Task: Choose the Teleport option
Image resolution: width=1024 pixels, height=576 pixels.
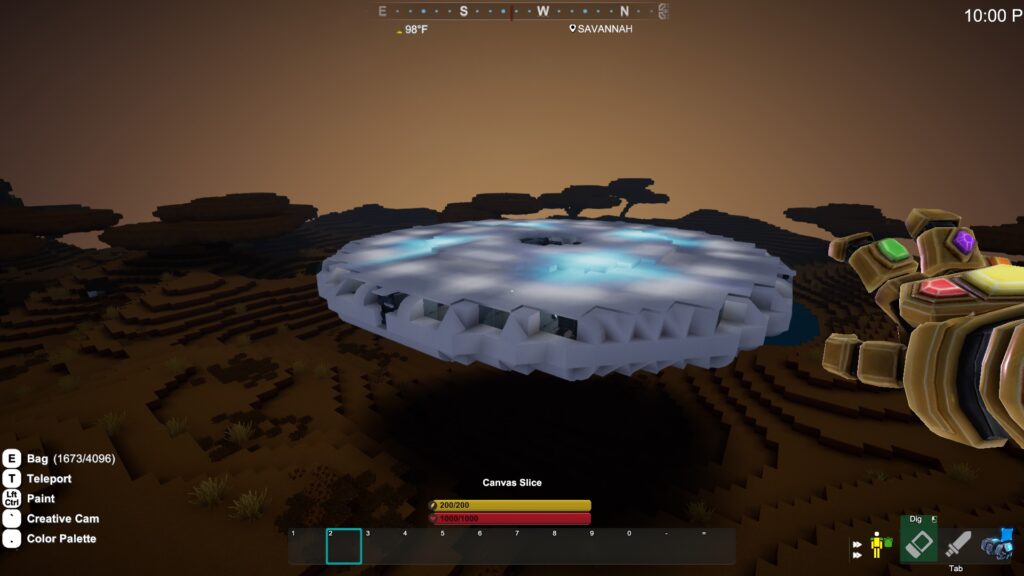Action: (48, 478)
